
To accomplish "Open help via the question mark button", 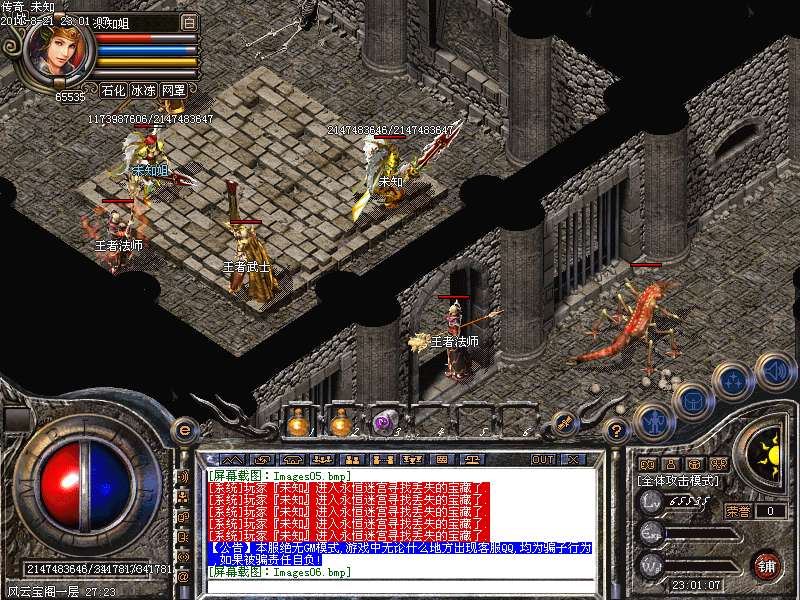I will click(617, 431).
